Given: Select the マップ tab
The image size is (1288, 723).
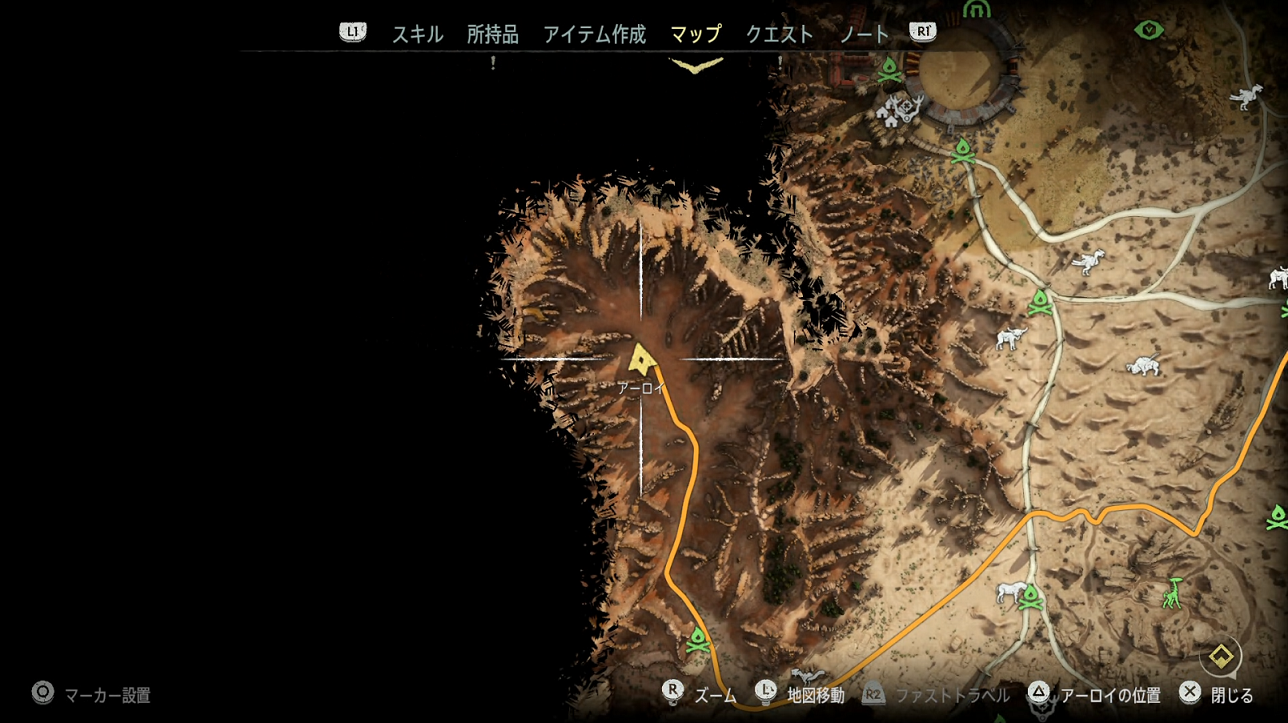Looking at the screenshot, I should coord(695,34).
